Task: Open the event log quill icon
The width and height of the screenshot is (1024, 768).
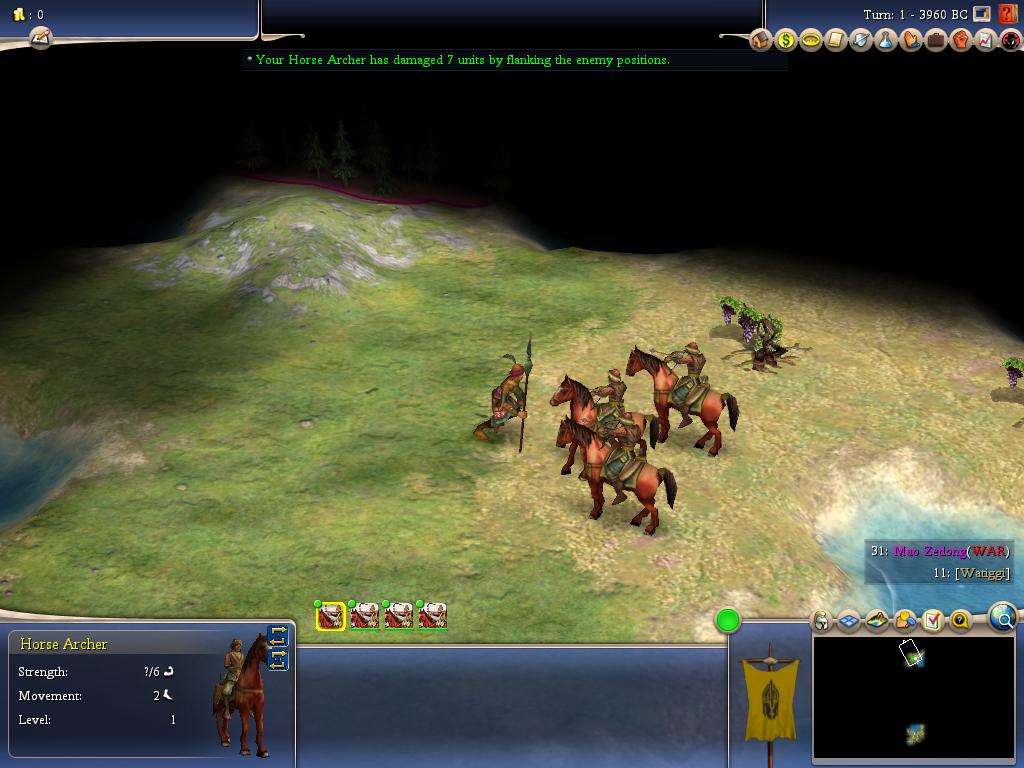Action: click(x=40, y=38)
